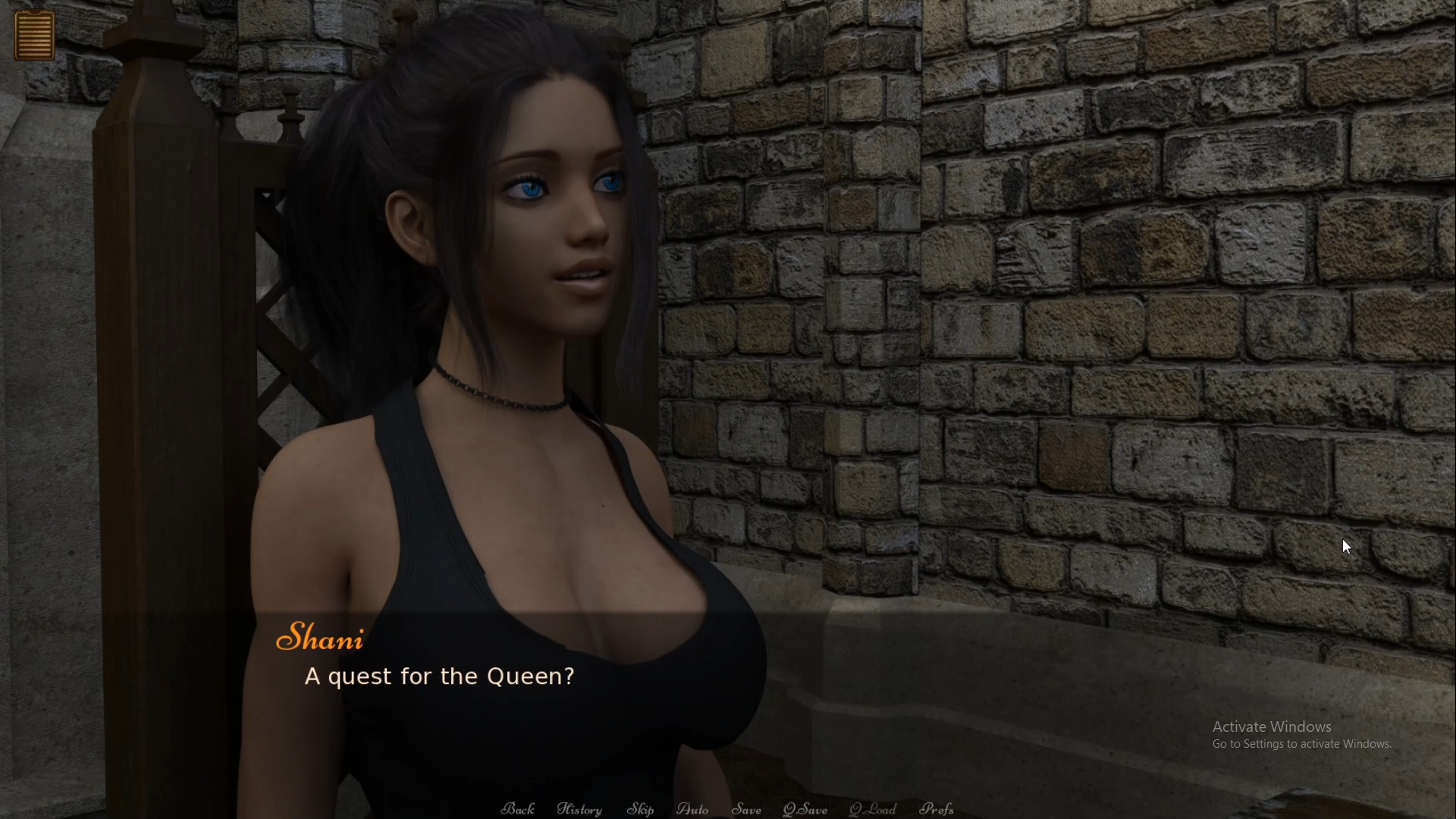Open the scroll journal icon
1456x819 pixels.
[x=34, y=35]
